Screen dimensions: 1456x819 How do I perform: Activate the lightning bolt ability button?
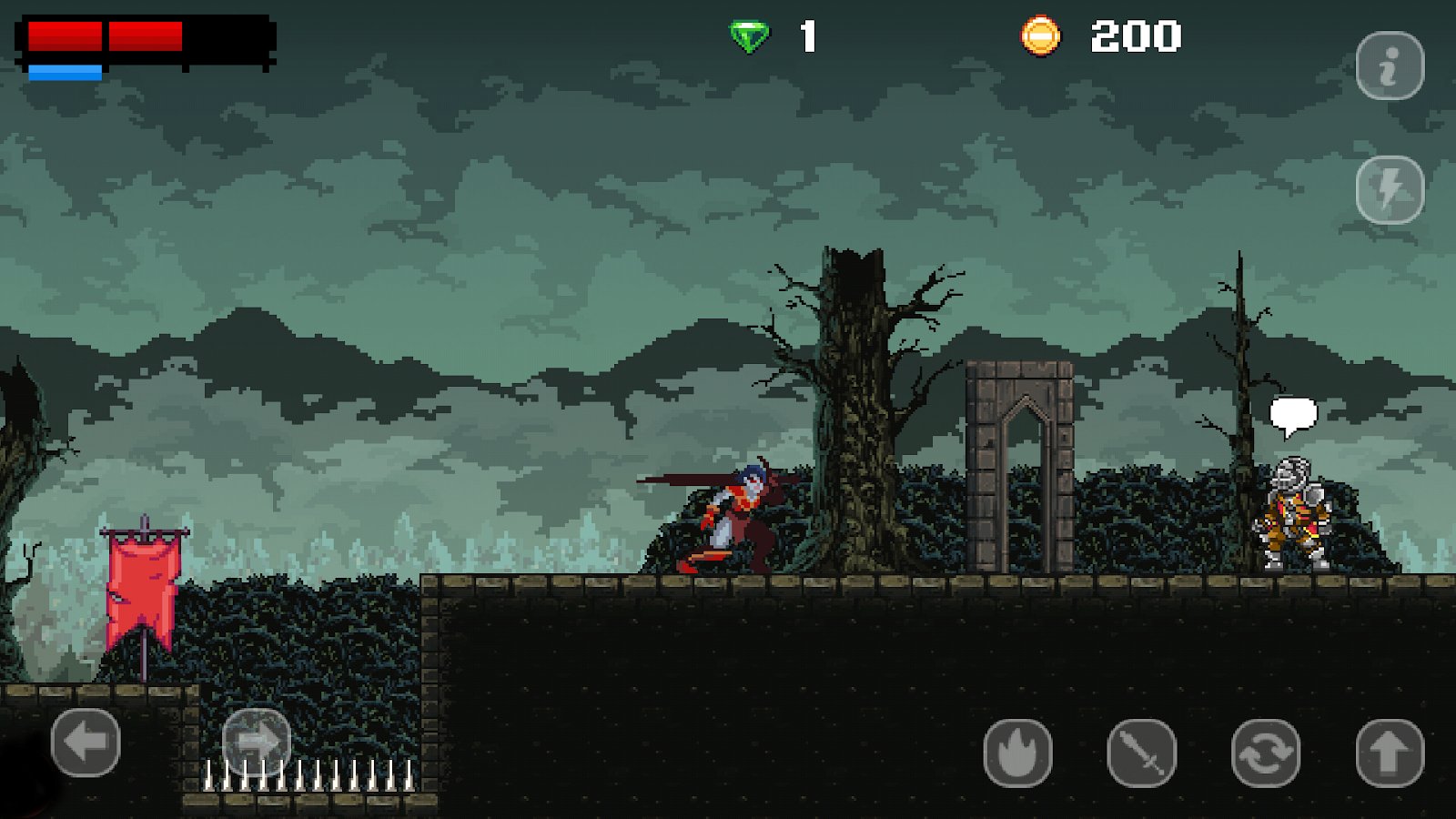1389,189
